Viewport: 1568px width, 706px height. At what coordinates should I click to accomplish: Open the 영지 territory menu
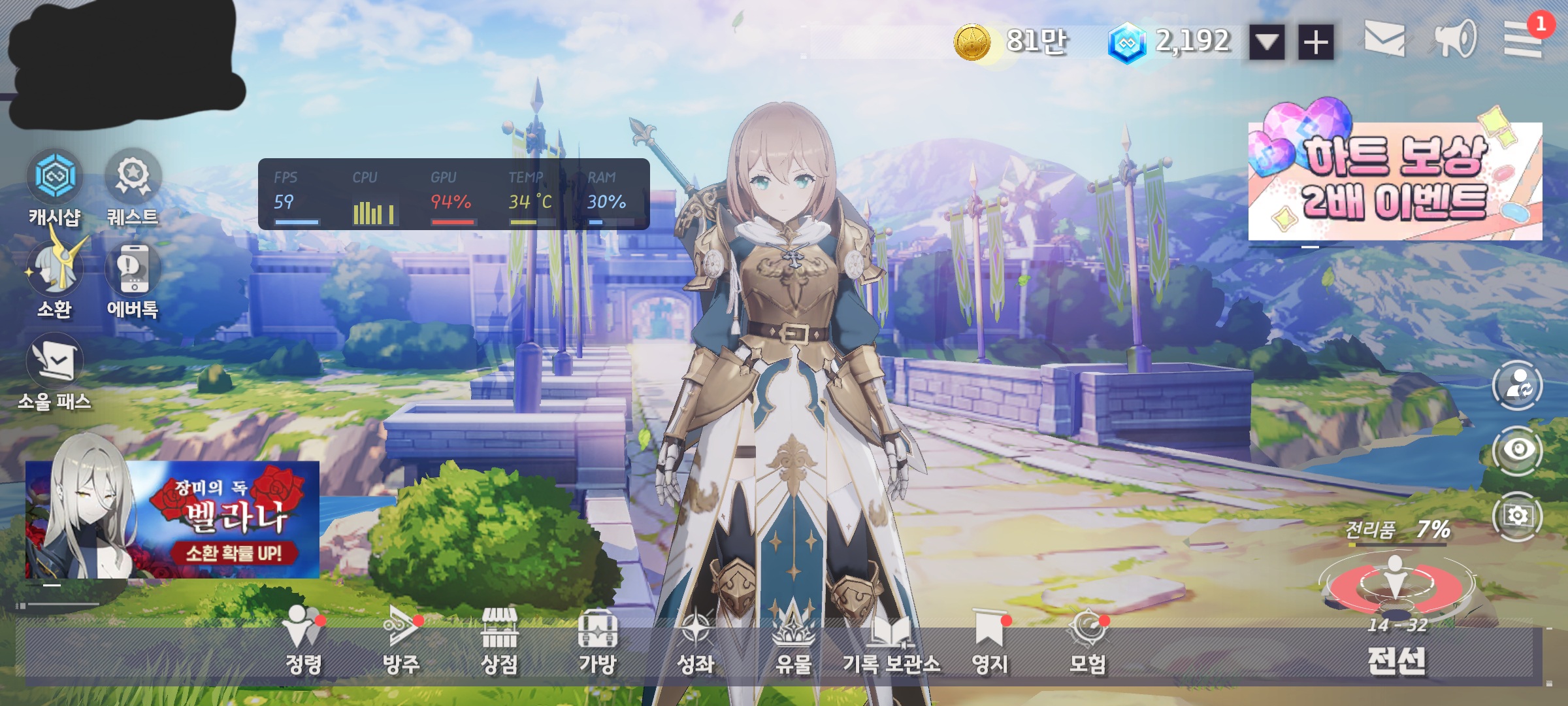(989, 644)
